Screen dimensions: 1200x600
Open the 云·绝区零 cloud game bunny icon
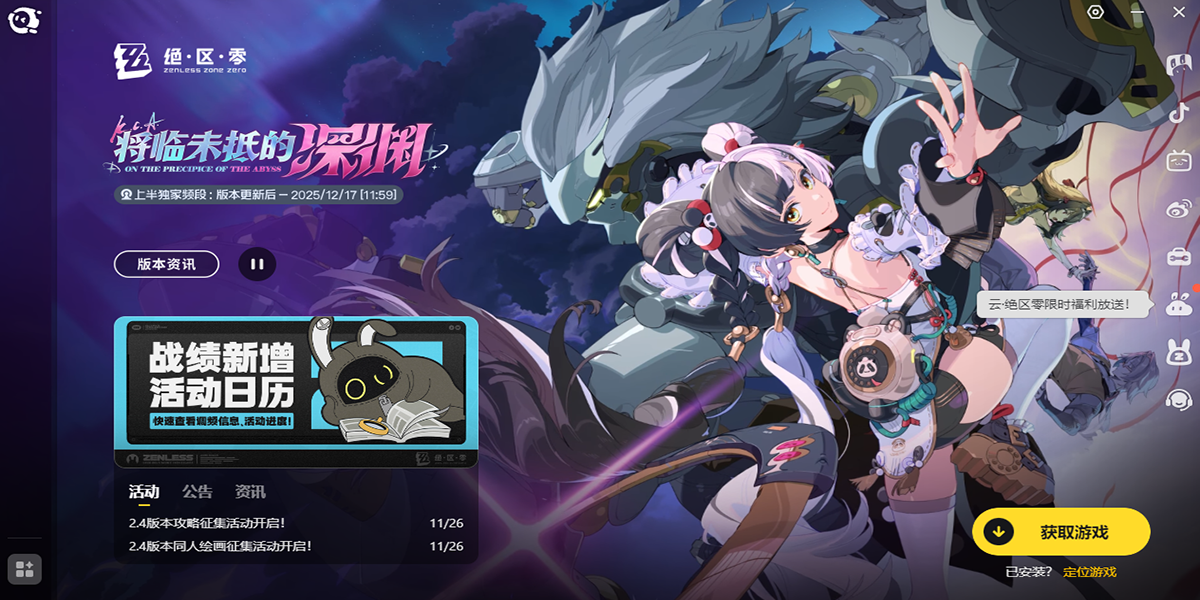tap(1178, 305)
